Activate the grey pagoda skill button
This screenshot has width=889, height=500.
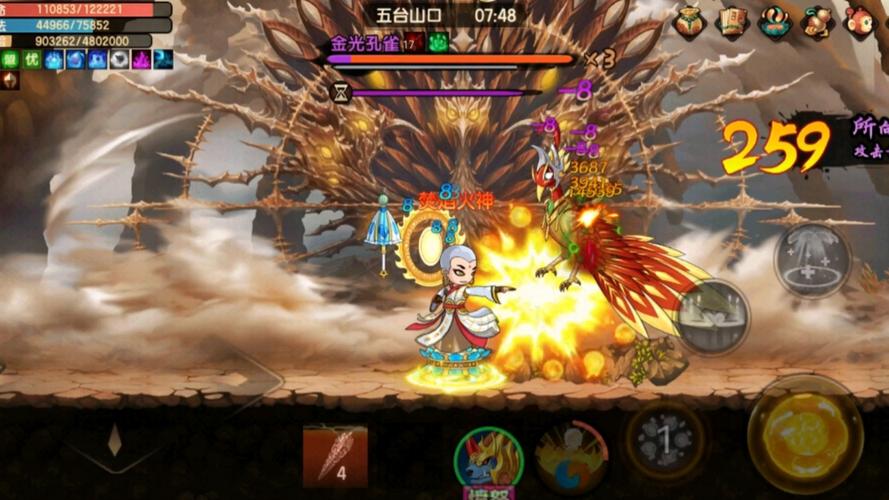click(812, 261)
